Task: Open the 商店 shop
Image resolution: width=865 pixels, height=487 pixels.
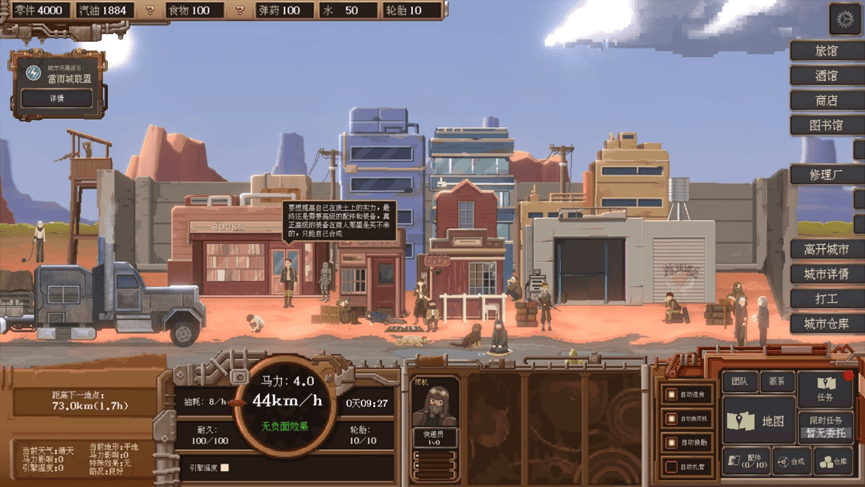Action: pos(826,100)
